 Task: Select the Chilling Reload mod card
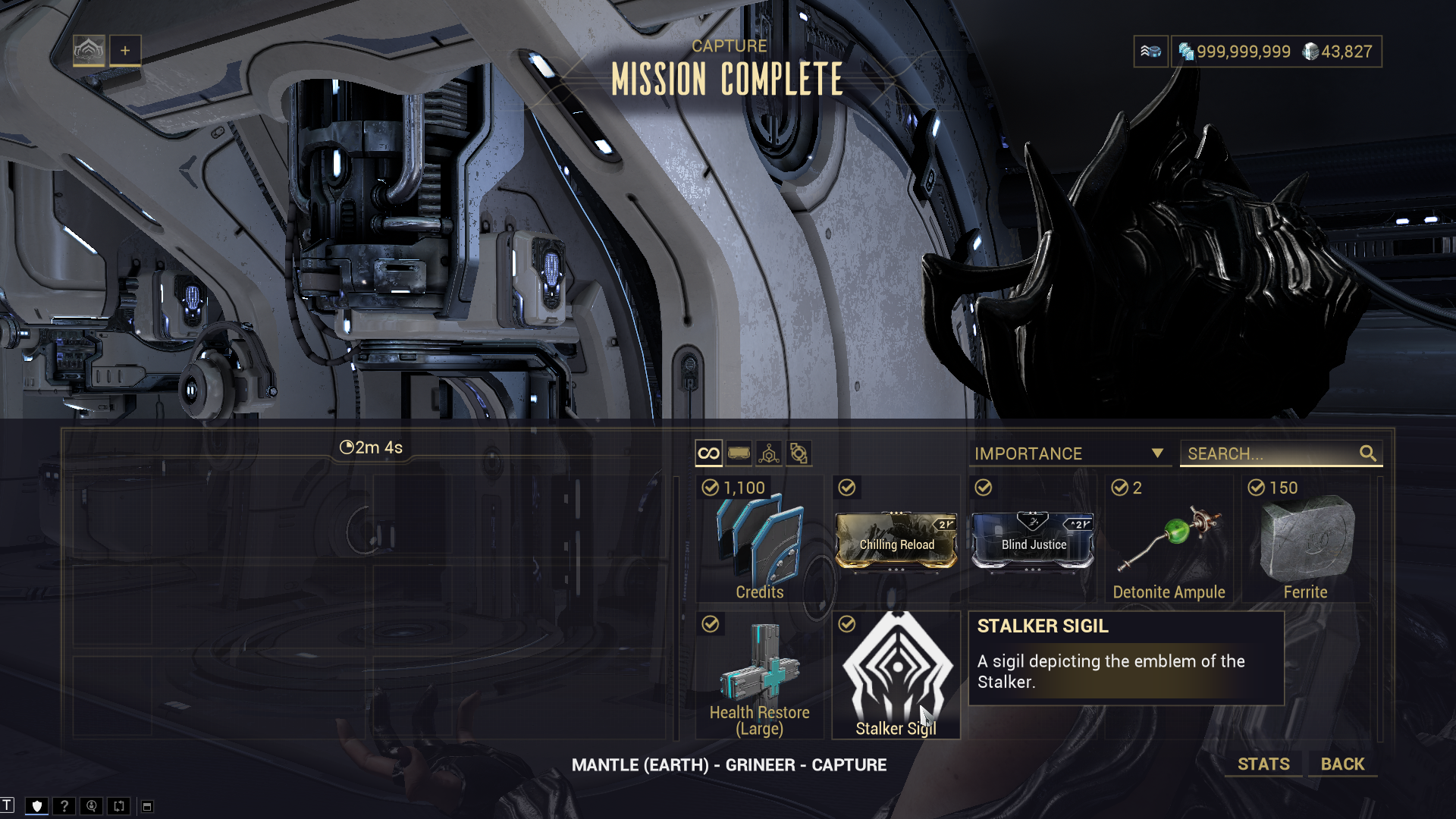coord(896,540)
